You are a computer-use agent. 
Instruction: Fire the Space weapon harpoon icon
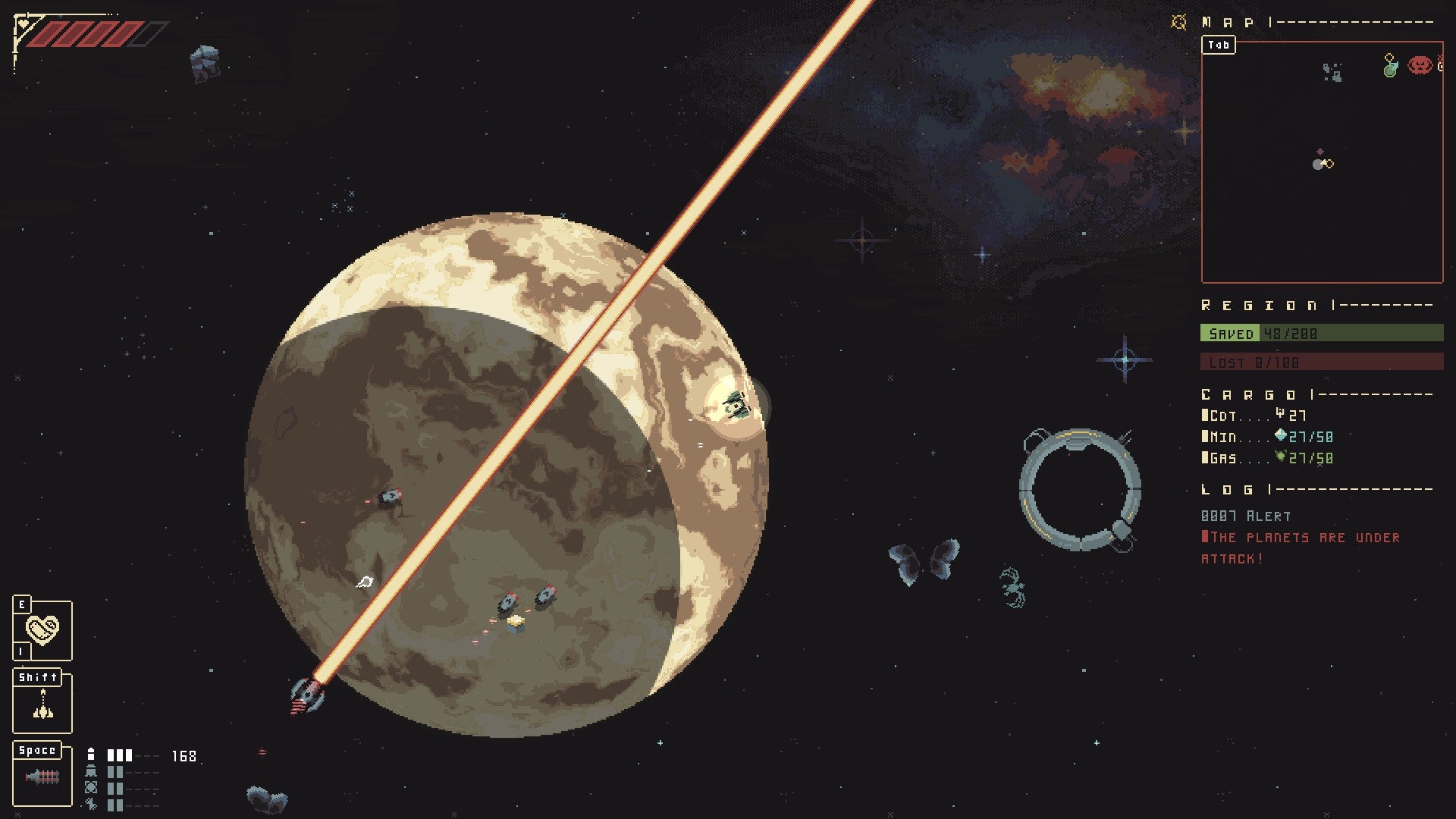pos(42,778)
